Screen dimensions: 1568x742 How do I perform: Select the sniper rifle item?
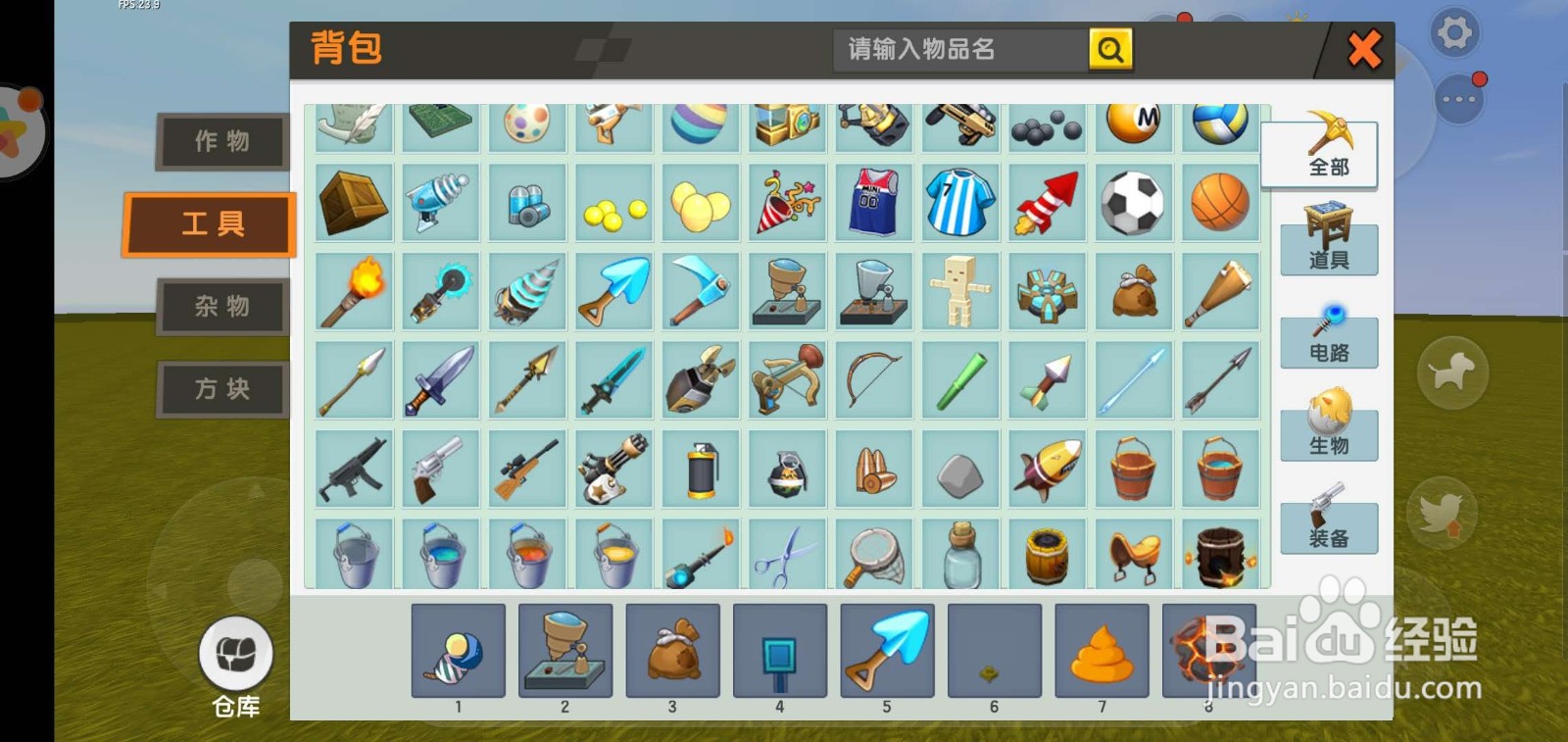[526, 469]
